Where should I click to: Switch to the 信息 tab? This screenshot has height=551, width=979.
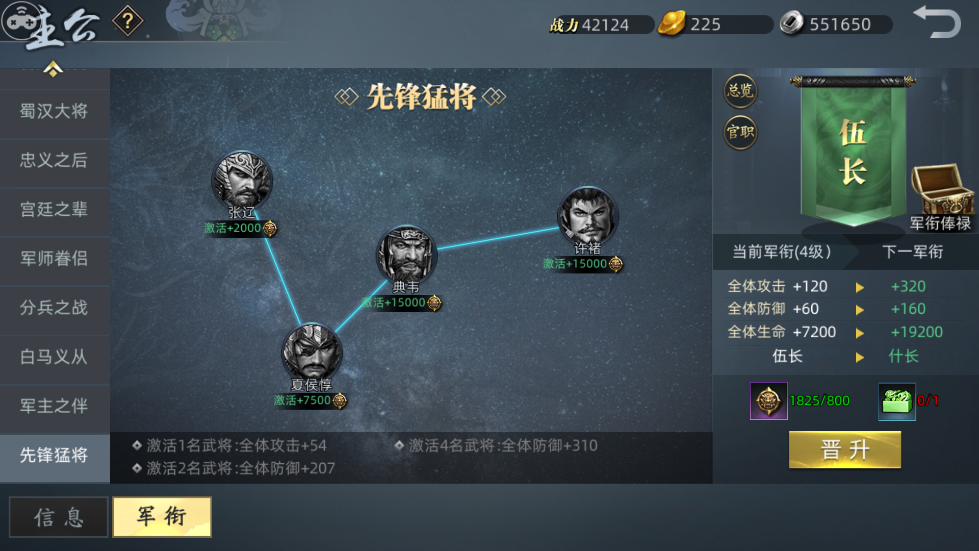pos(59,517)
